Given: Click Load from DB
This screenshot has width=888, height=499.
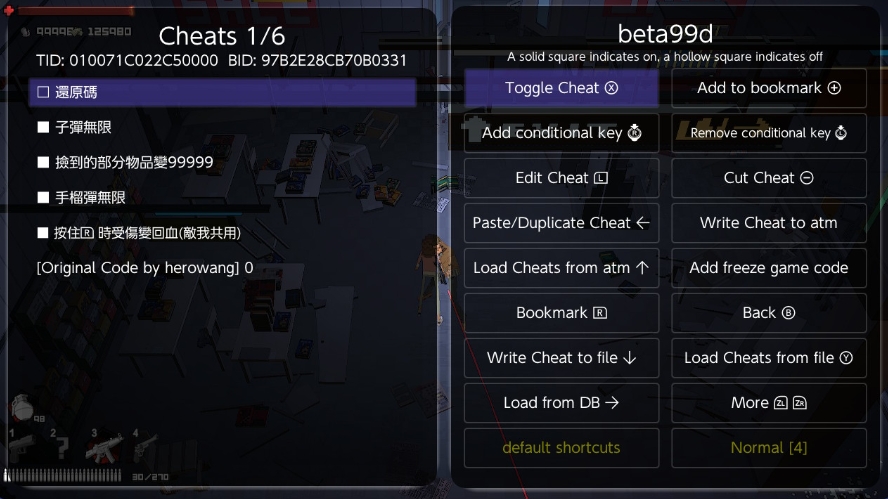Looking at the screenshot, I should 561,403.
